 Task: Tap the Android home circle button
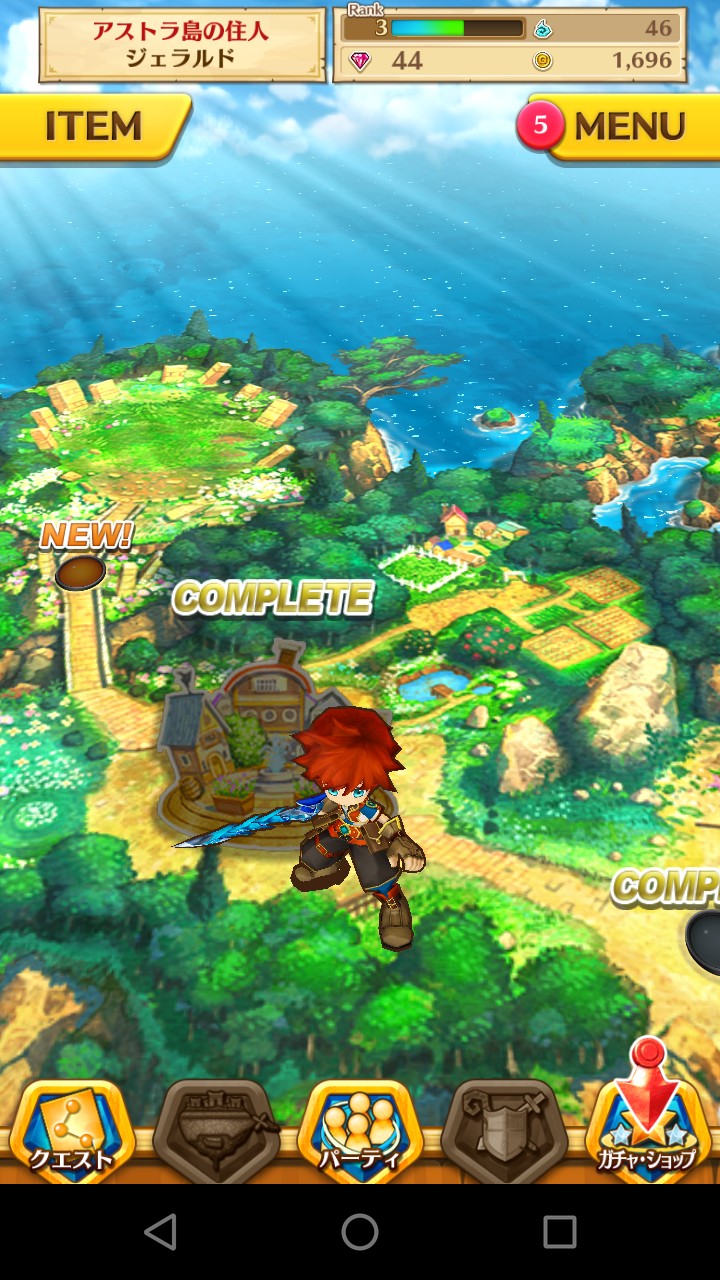pyautogui.click(x=360, y=1232)
